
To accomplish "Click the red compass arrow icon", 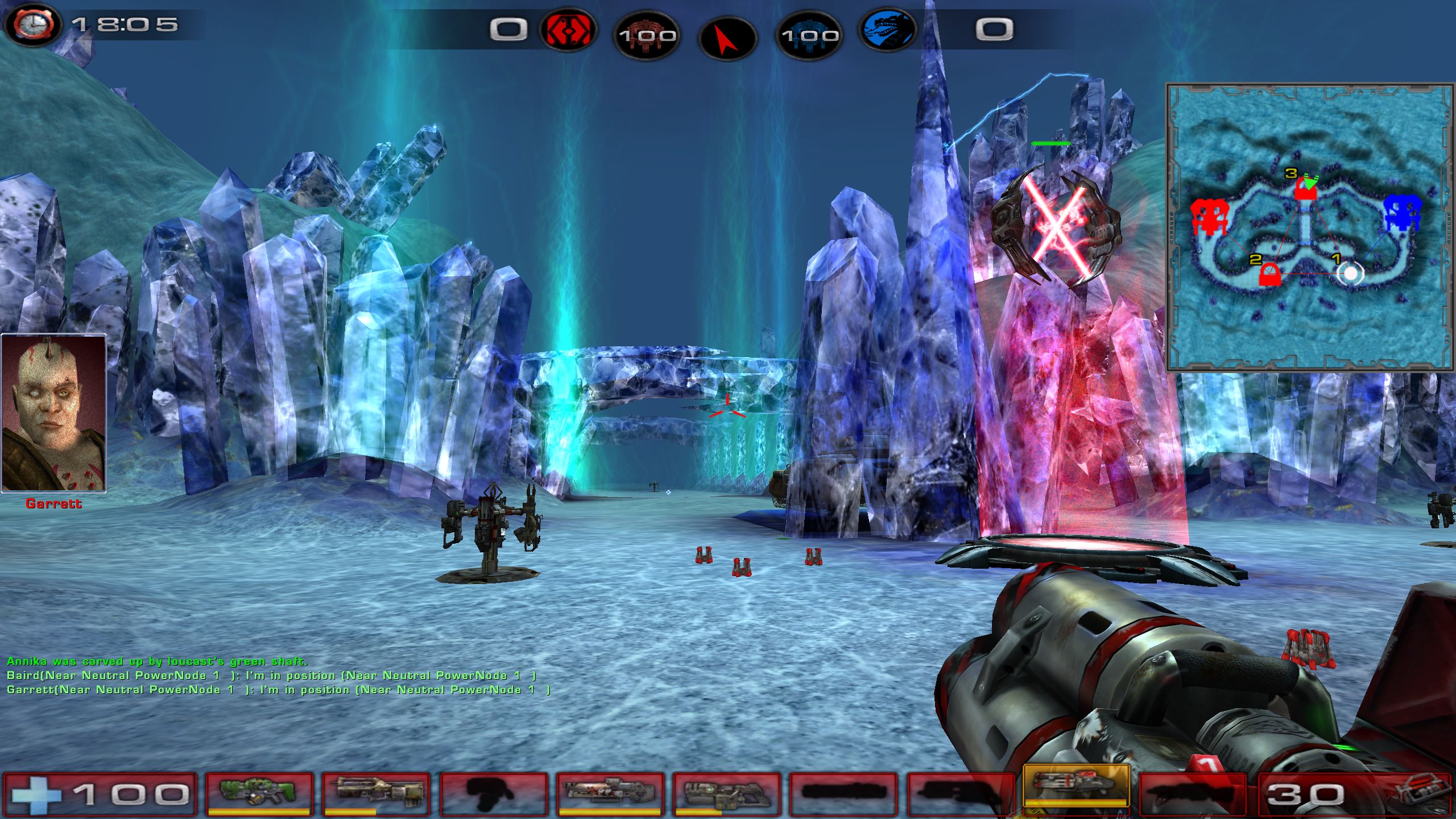I will 727,38.
